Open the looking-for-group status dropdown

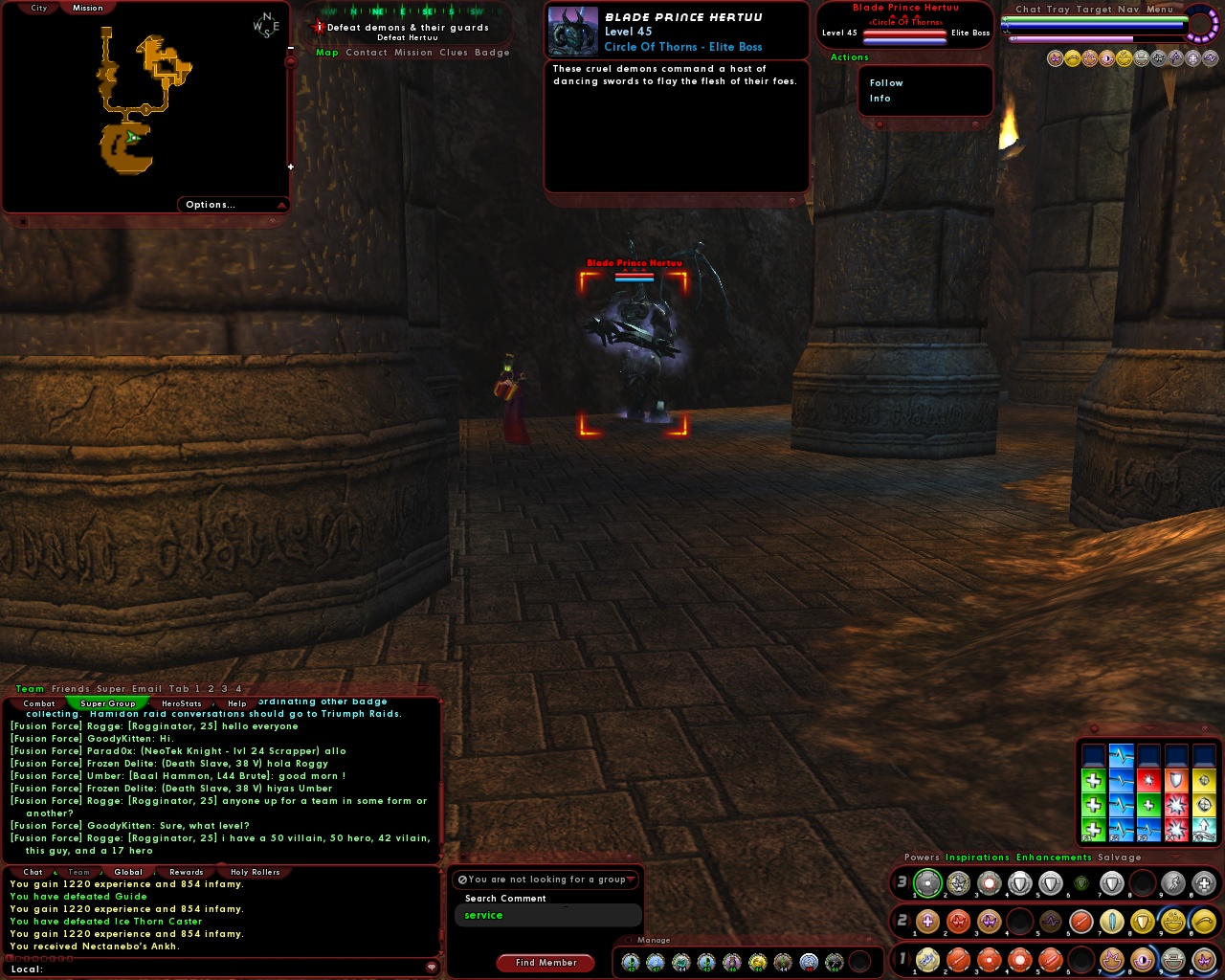632,880
